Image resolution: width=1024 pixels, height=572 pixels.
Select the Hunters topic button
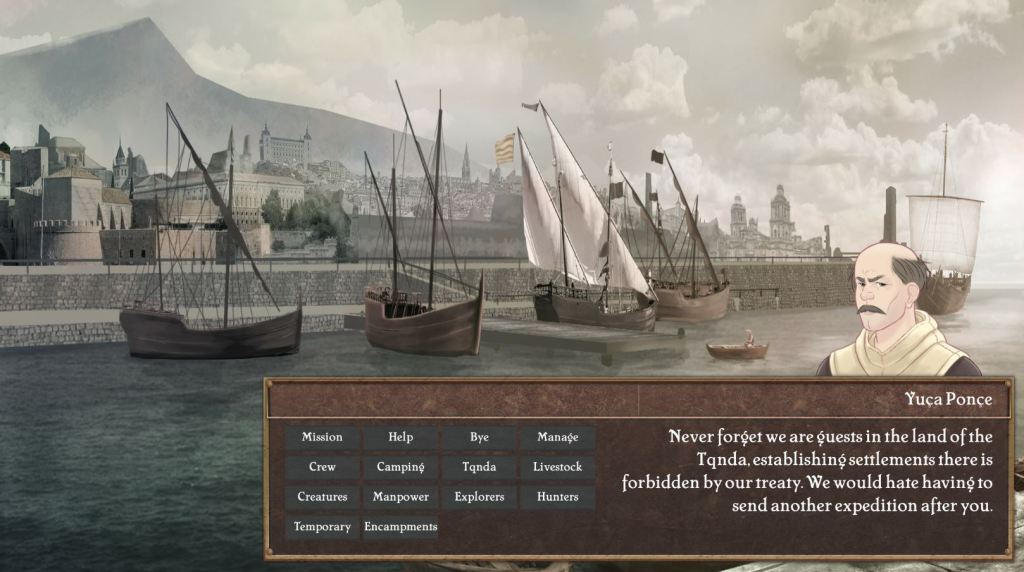click(x=557, y=497)
